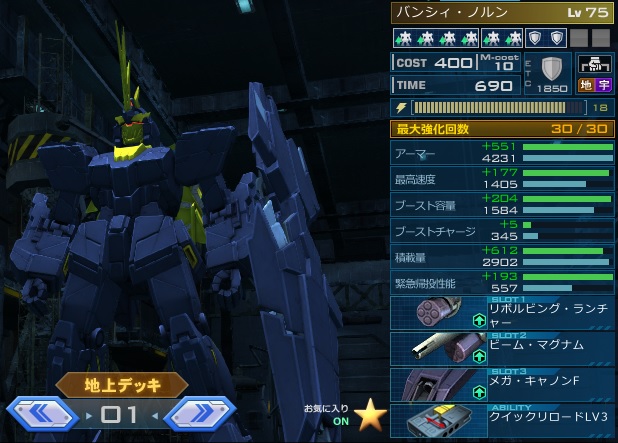Click the 地上デッキ ground deck label
Image resolution: width=618 pixels, height=443 pixels.
coord(122,383)
